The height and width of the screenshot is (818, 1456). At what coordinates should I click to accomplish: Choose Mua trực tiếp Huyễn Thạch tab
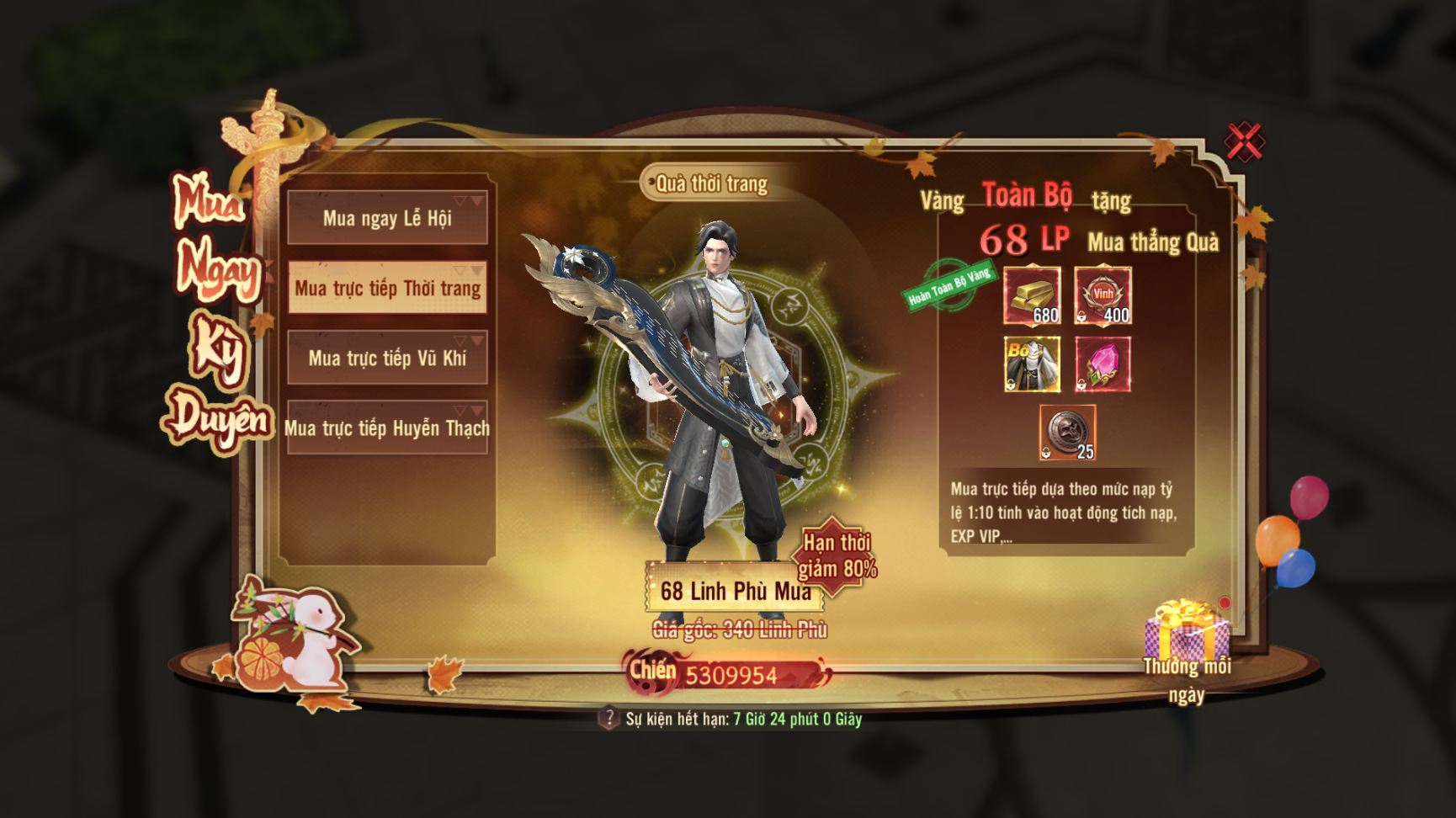click(x=387, y=428)
